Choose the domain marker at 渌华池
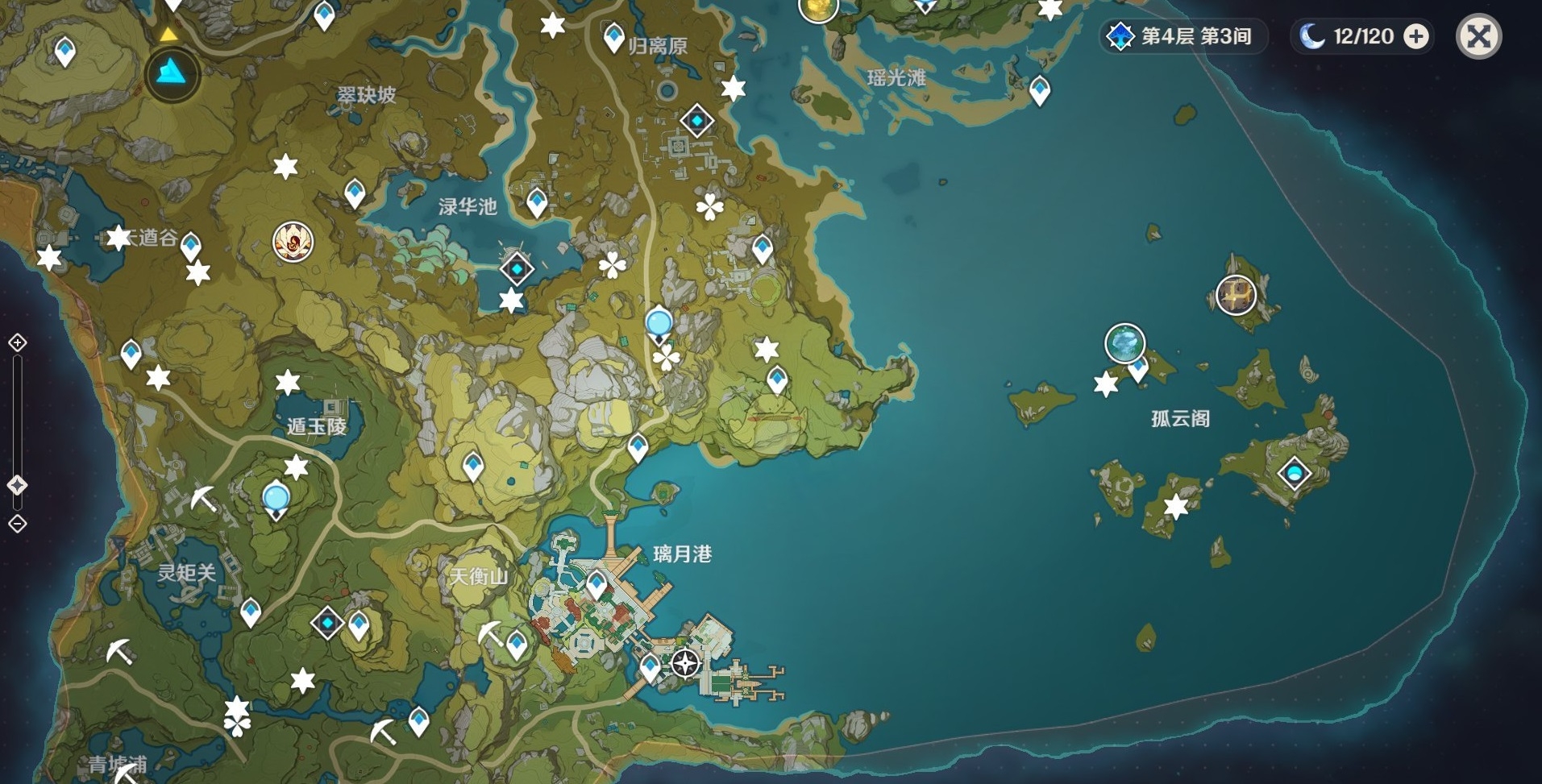The image size is (1542, 784). [x=517, y=269]
